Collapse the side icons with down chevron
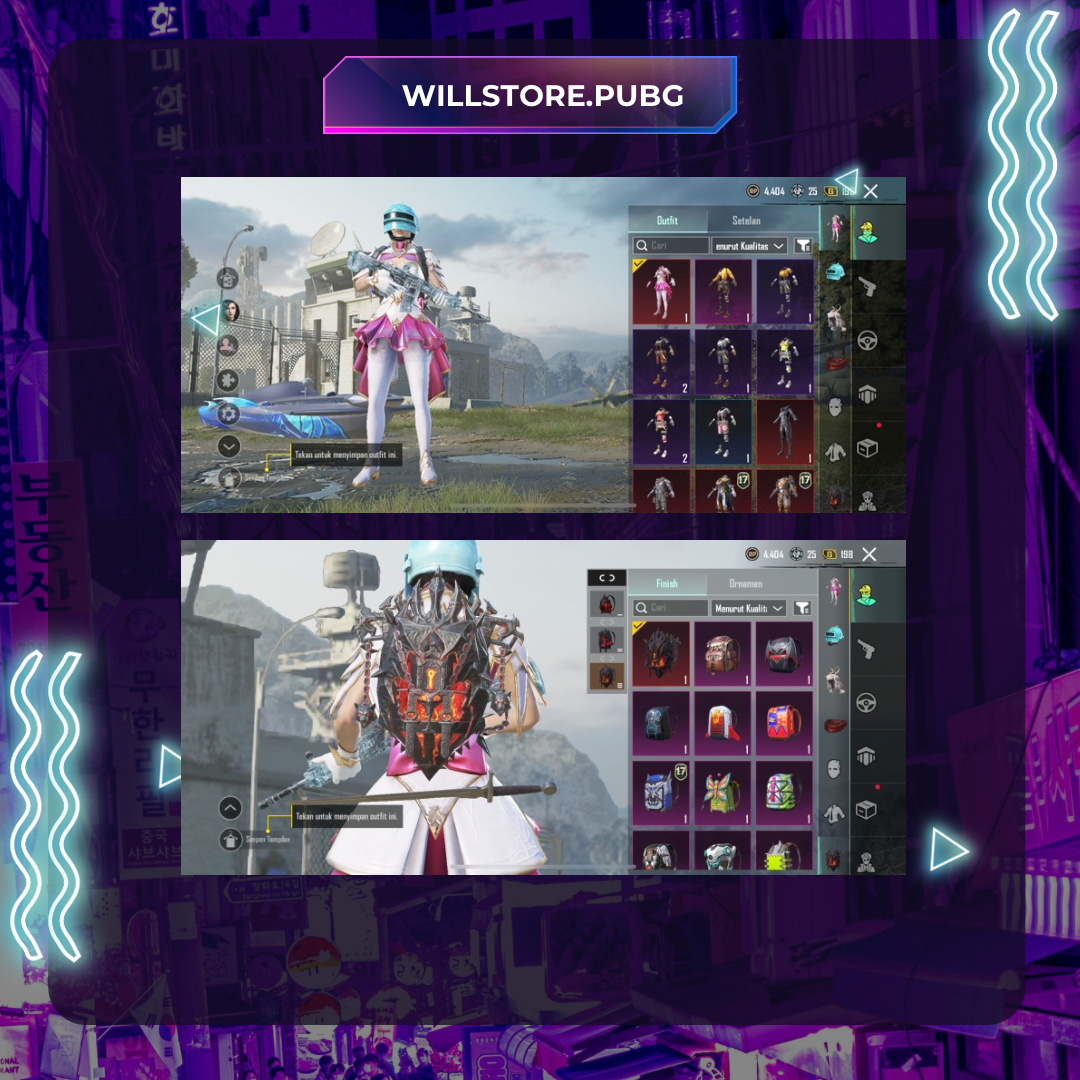Screen dimensions: 1080x1080 [229, 446]
